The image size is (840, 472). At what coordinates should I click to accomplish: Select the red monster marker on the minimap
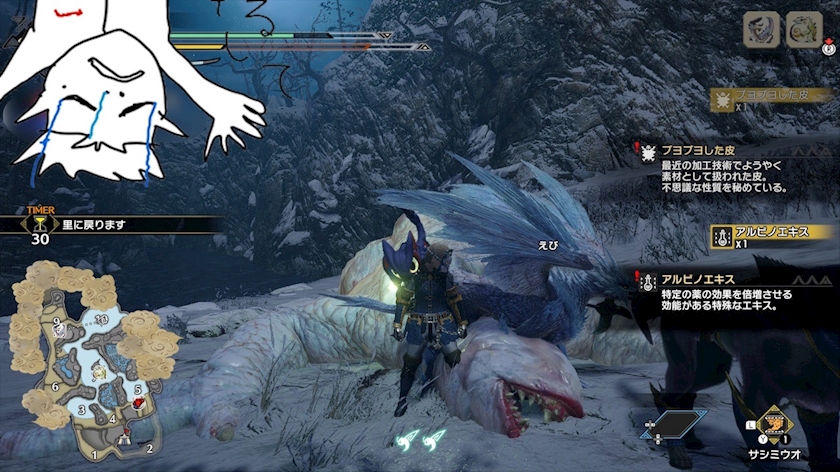137,404
